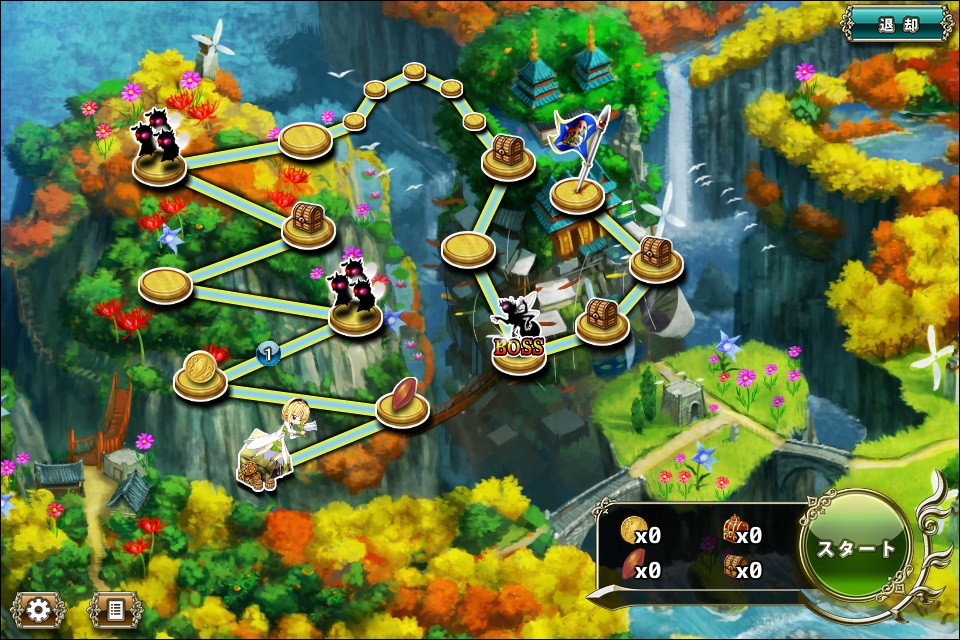960x640 pixels.
Task: Start the stage with the スタート button
Action: tap(856, 549)
